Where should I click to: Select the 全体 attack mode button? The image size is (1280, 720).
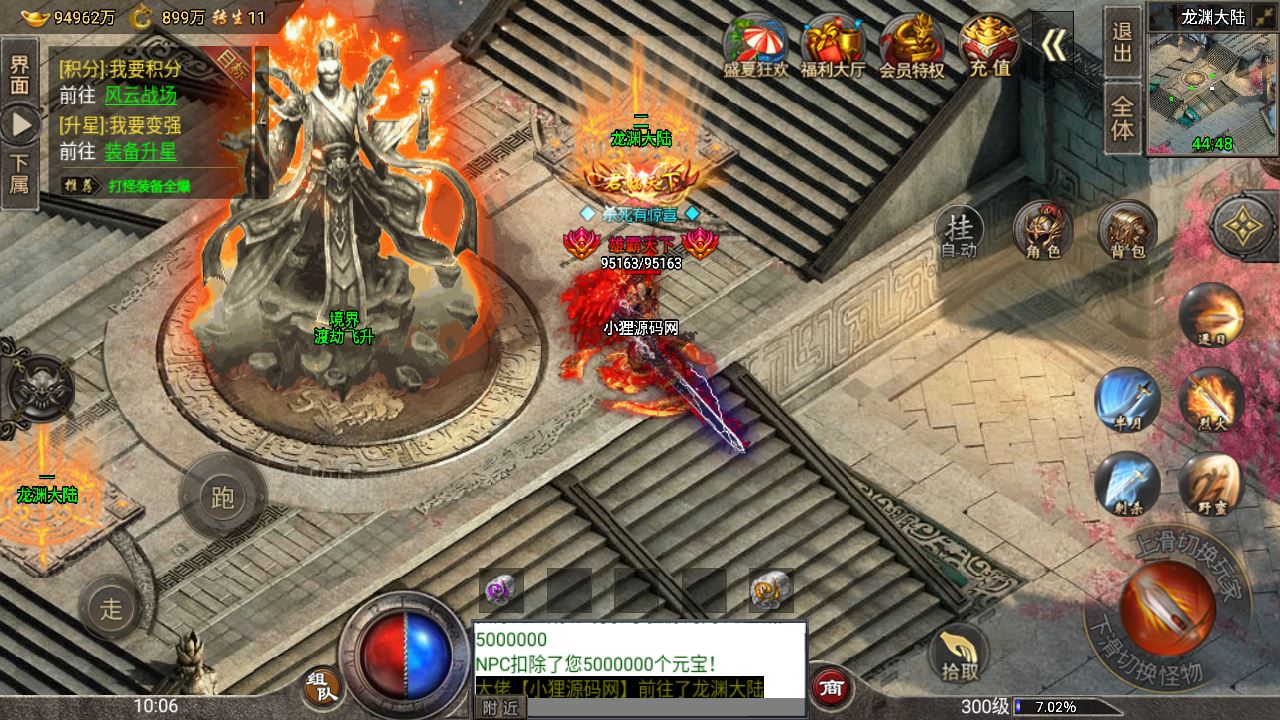coord(1122,118)
